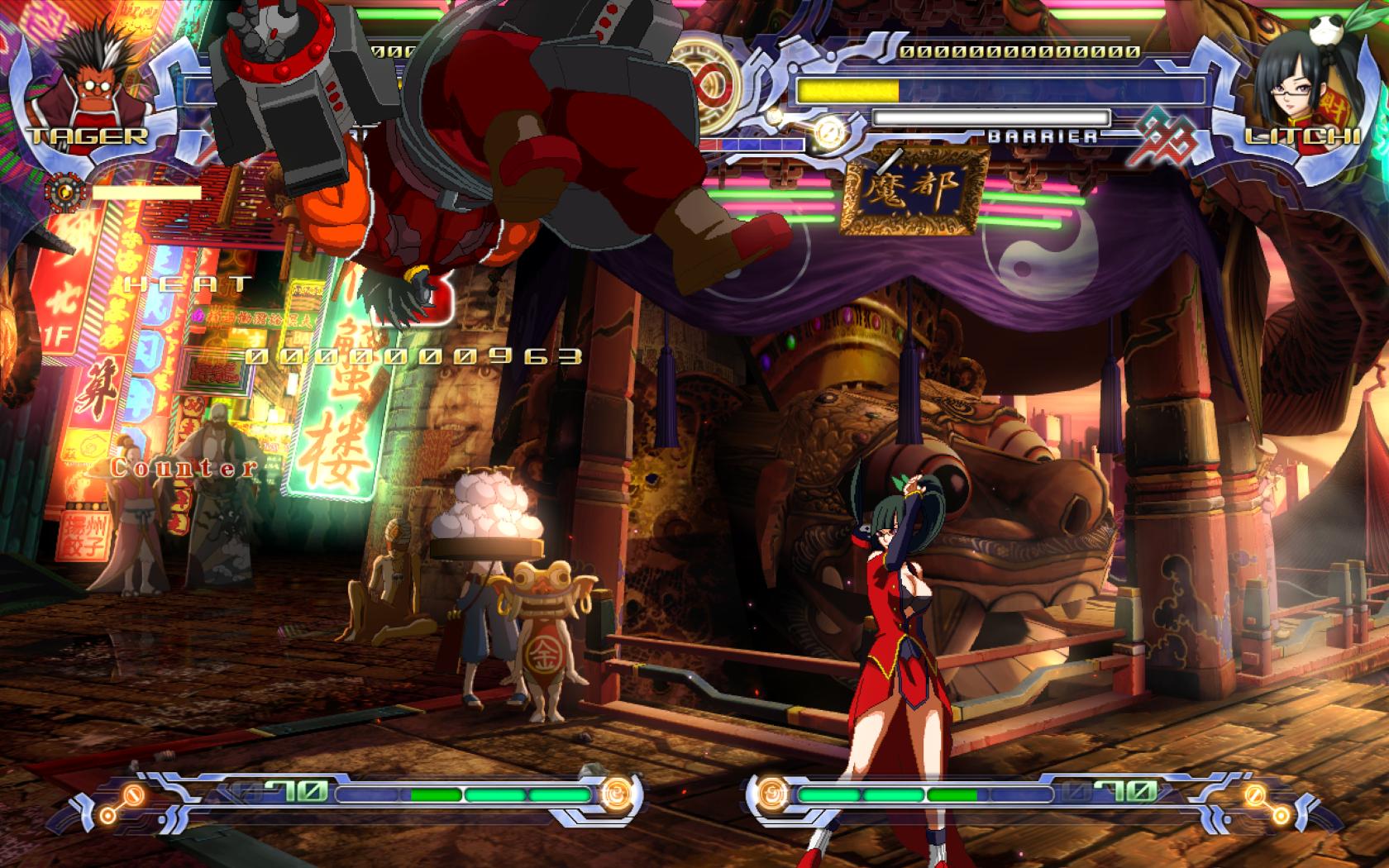Click Tager's magnetism gear icon
Viewport: 1389px width, 868px height.
pyautogui.click(x=66, y=193)
